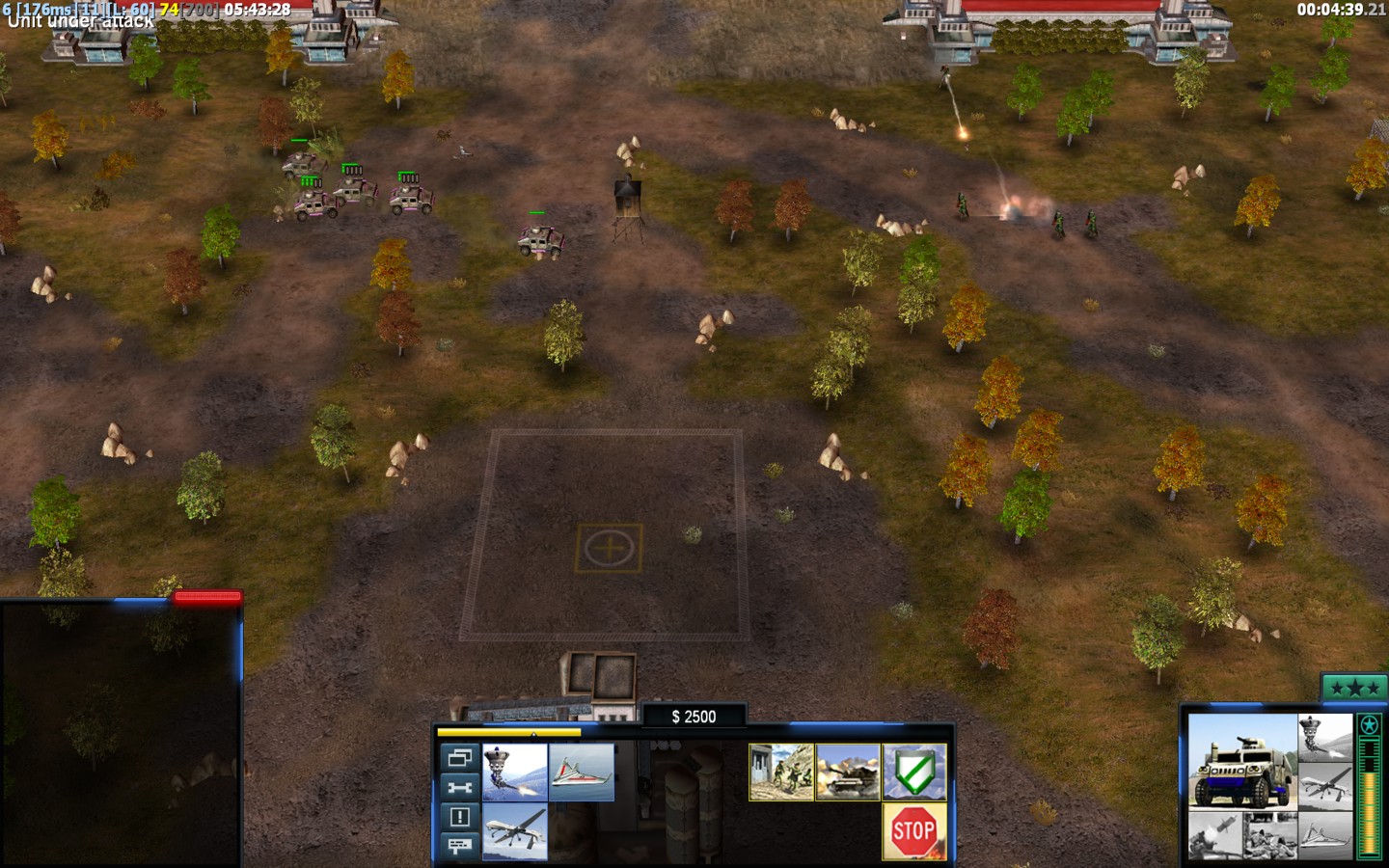This screenshot has height=868, width=1389.
Task: Choose the attack-move tank command
Action: click(x=848, y=772)
